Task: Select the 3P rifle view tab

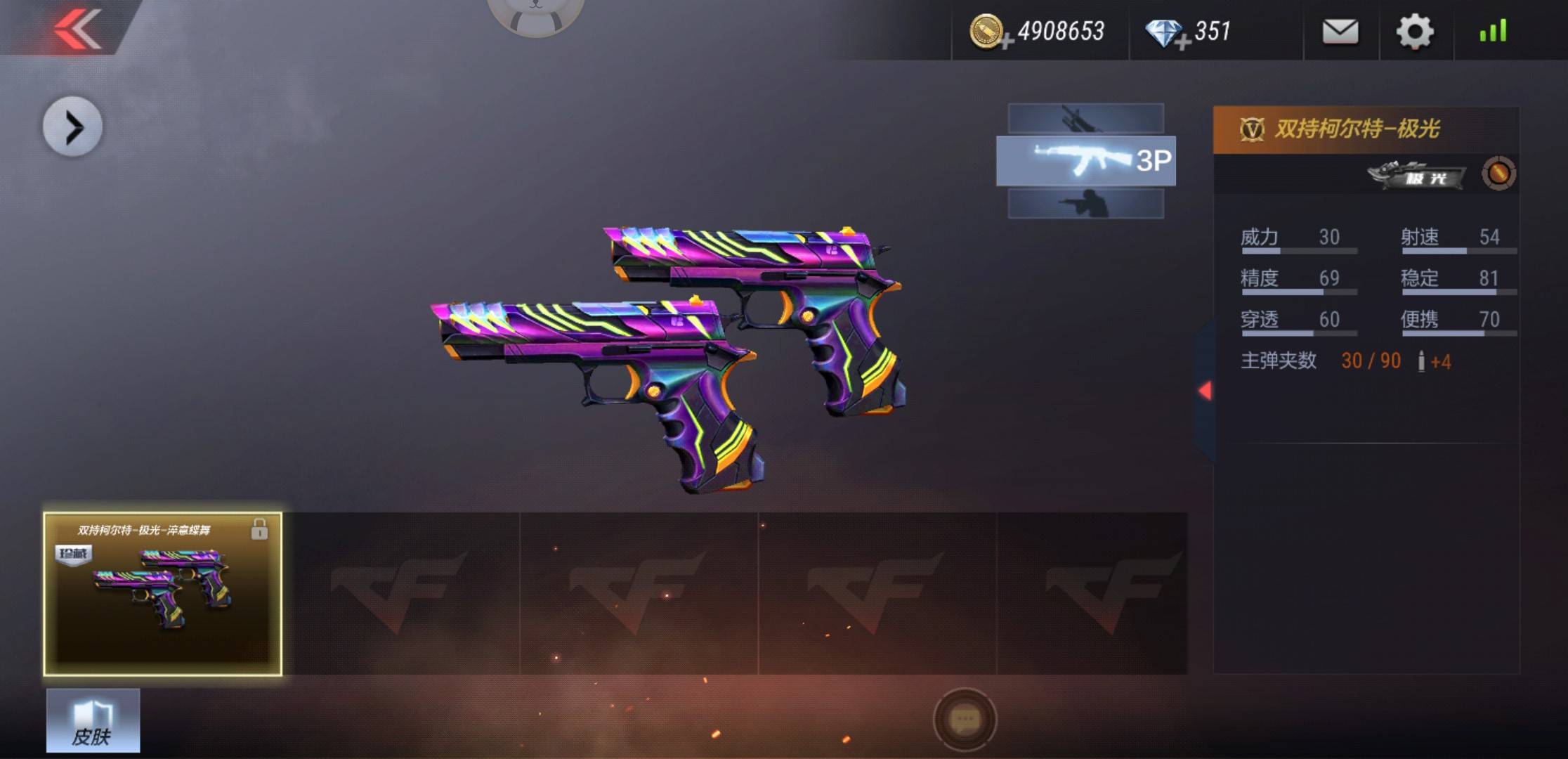Action: coord(1085,161)
